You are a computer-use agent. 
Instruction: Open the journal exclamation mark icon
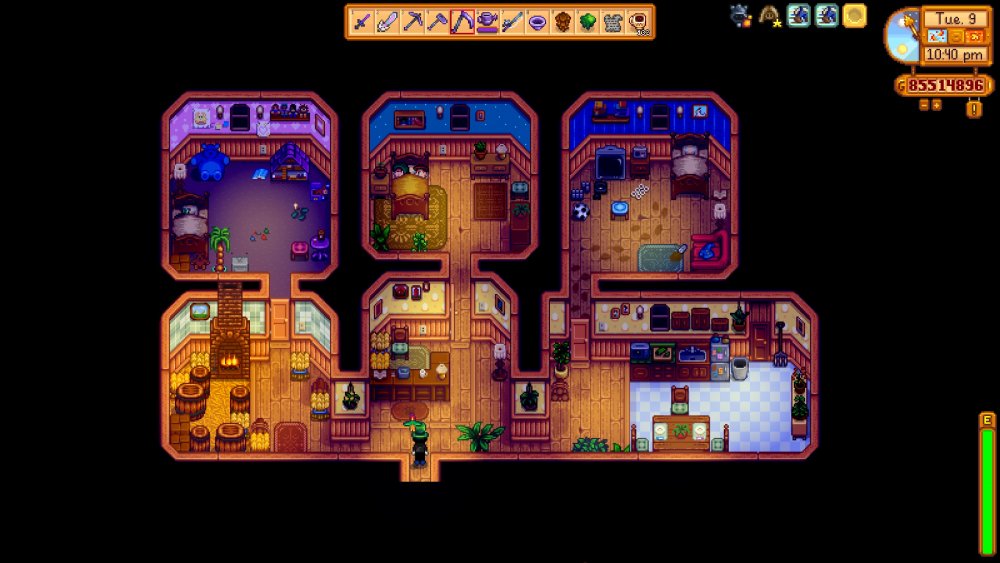coord(973,108)
